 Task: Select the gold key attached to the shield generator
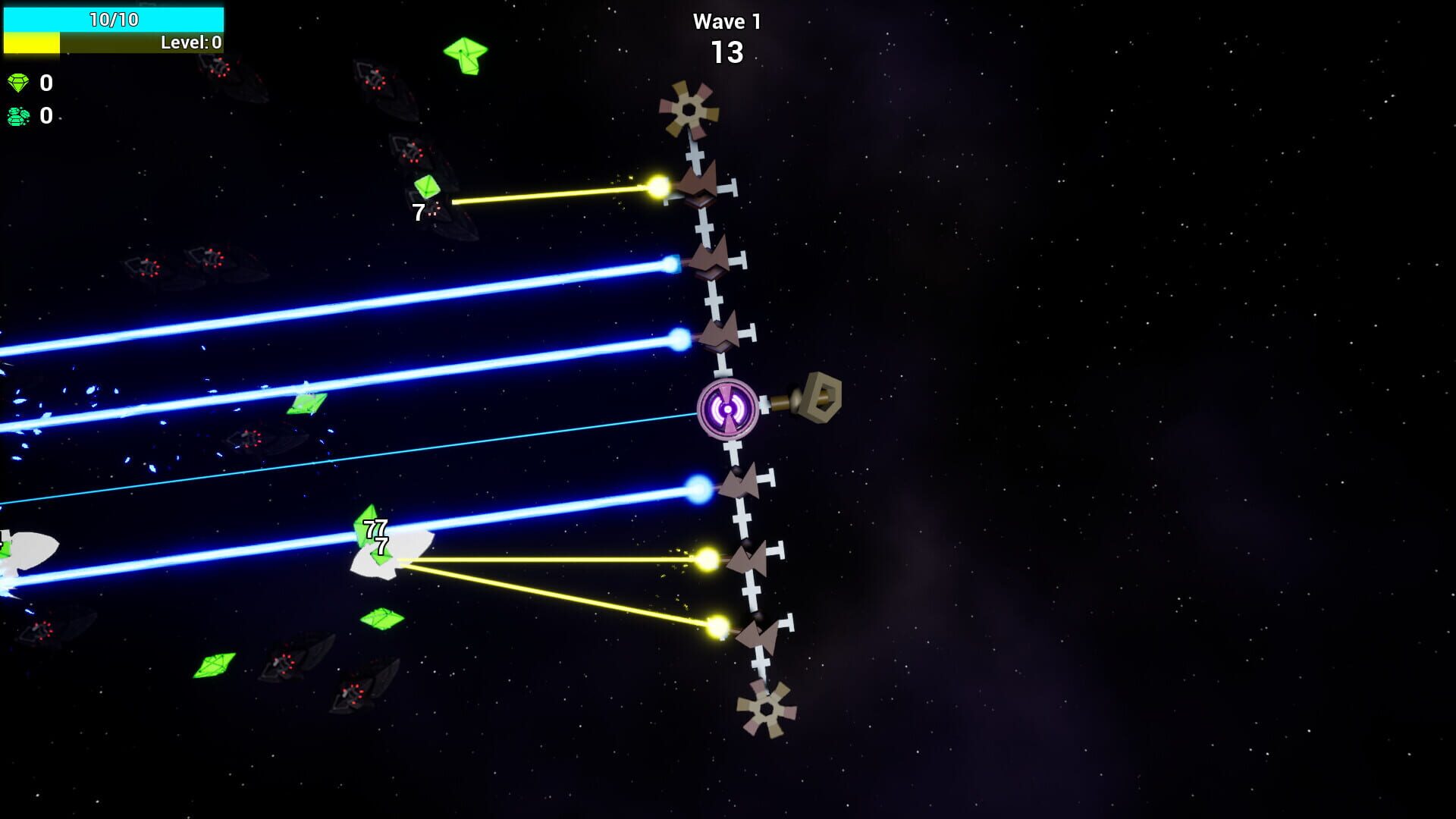pyautogui.click(x=823, y=398)
